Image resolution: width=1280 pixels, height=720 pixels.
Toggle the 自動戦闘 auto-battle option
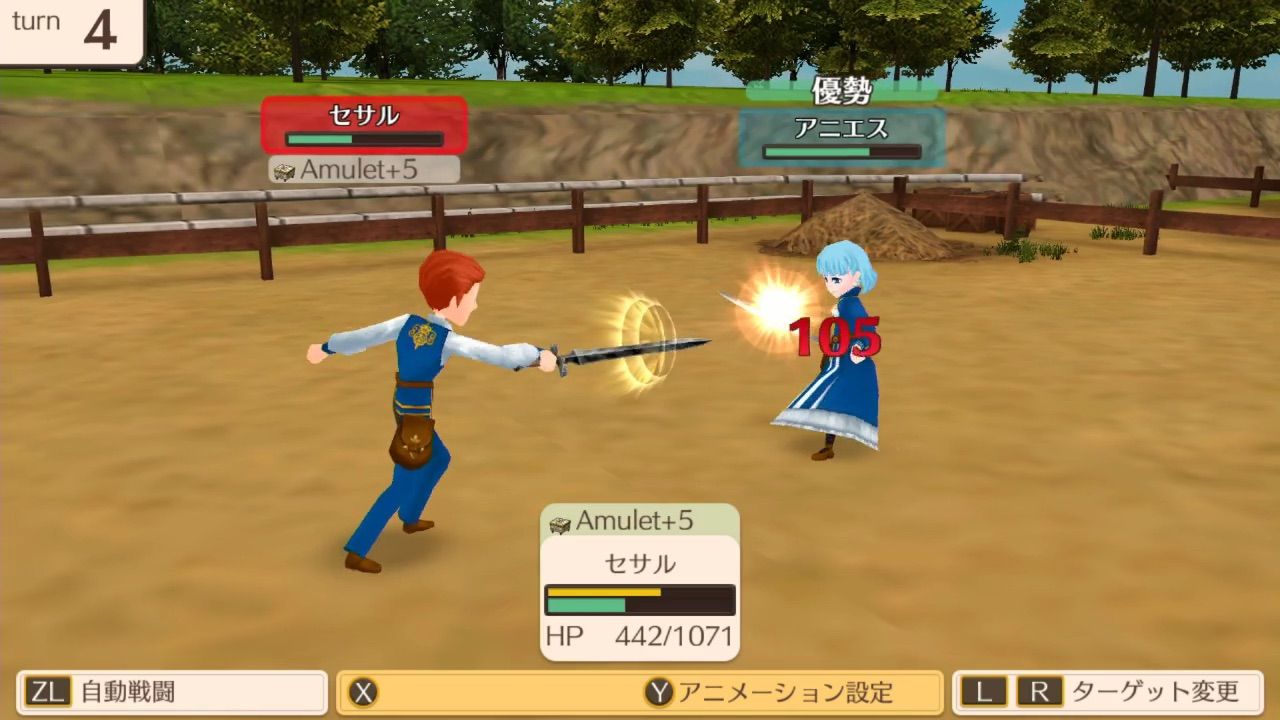coord(172,692)
